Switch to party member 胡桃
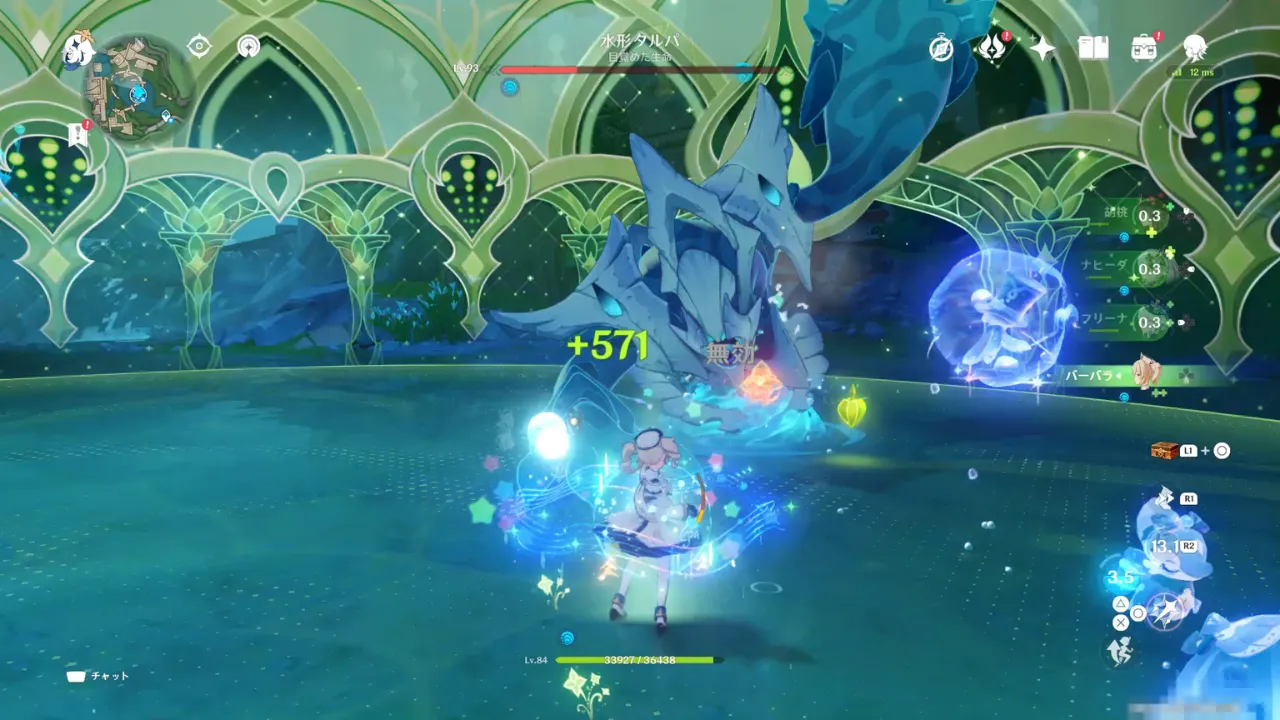Image resolution: width=1280 pixels, height=720 pixels. tap(1150, 216)
